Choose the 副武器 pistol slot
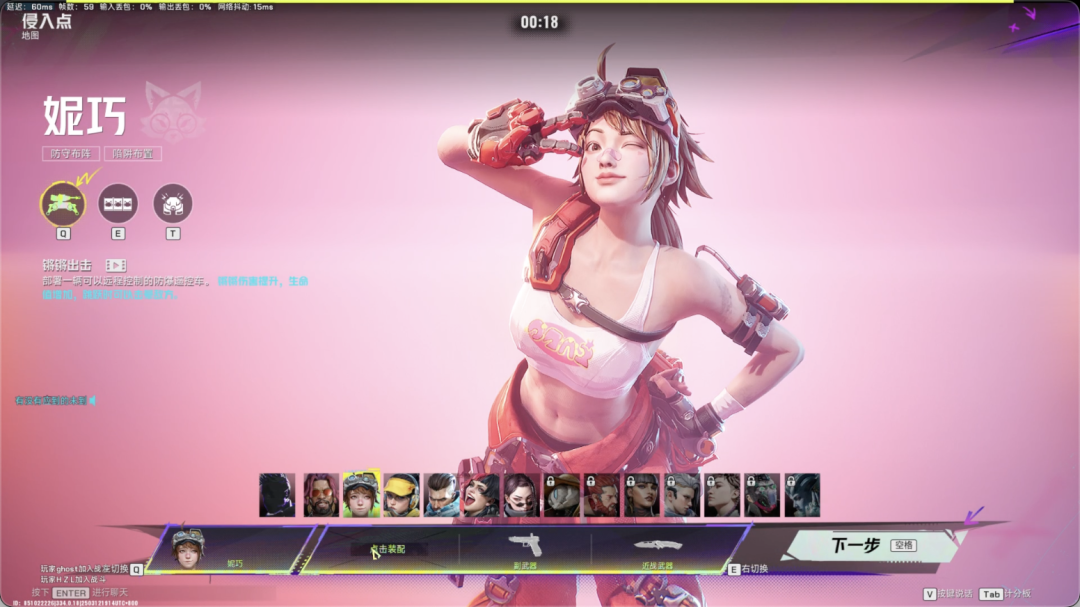The image size is (1080, 607). tap(525, 548)
